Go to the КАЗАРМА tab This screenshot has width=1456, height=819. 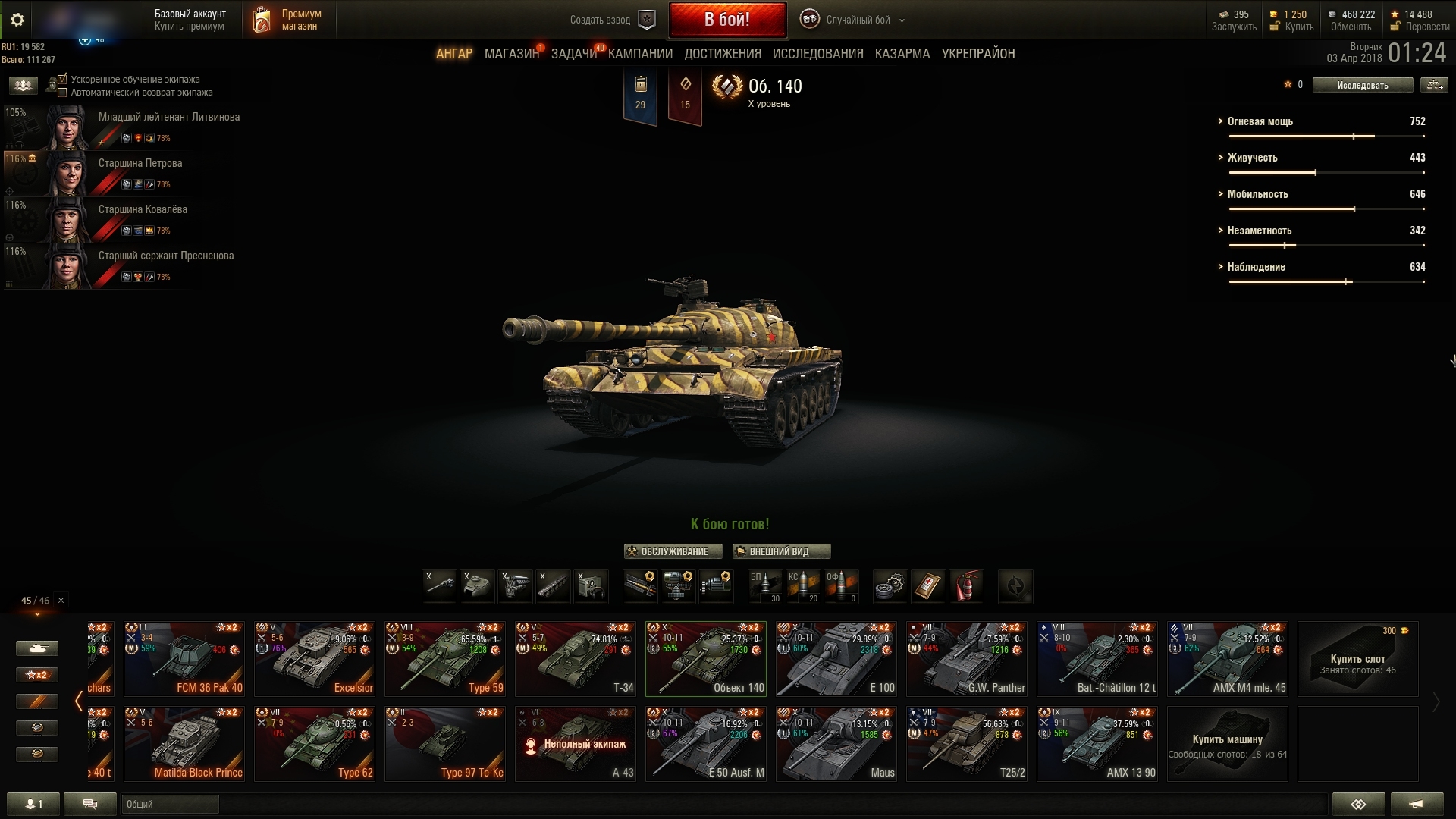point(902,54)
